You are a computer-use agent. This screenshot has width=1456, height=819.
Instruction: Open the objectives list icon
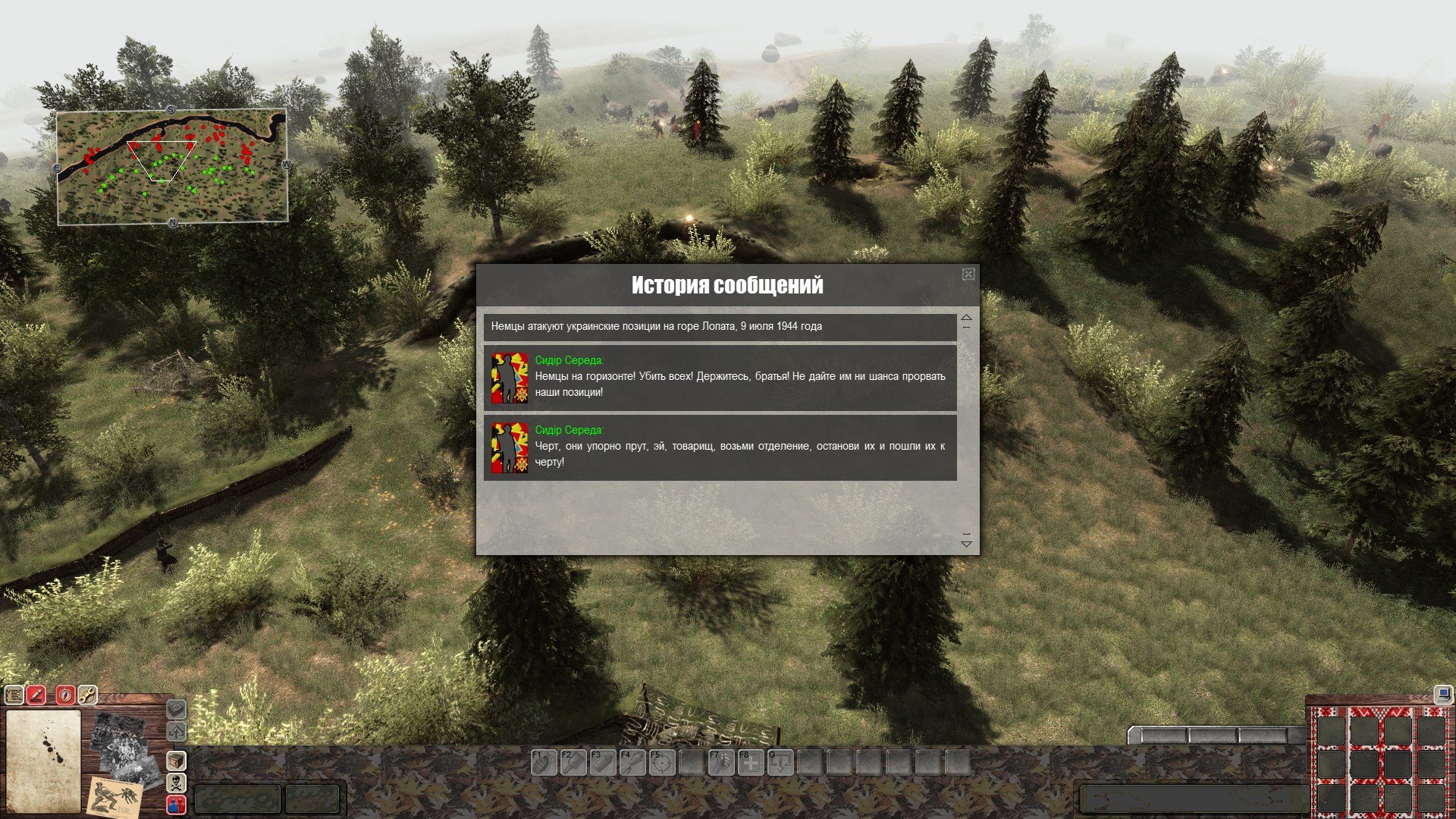pyautogui.click(x=14, y=695)
